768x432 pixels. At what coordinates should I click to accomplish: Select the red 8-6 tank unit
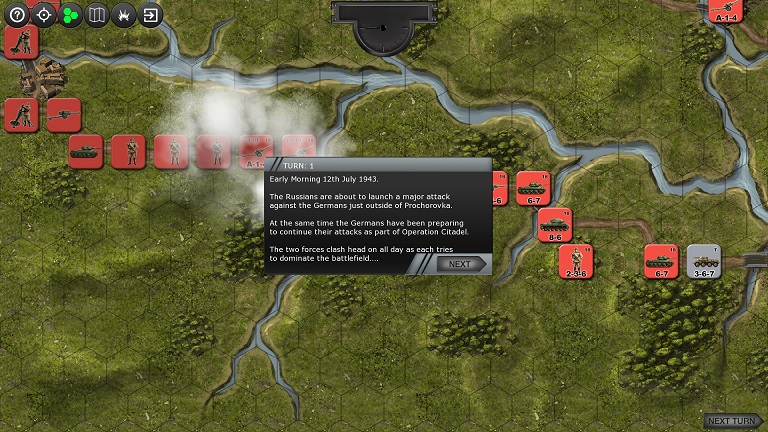click(x=554, y=225)
